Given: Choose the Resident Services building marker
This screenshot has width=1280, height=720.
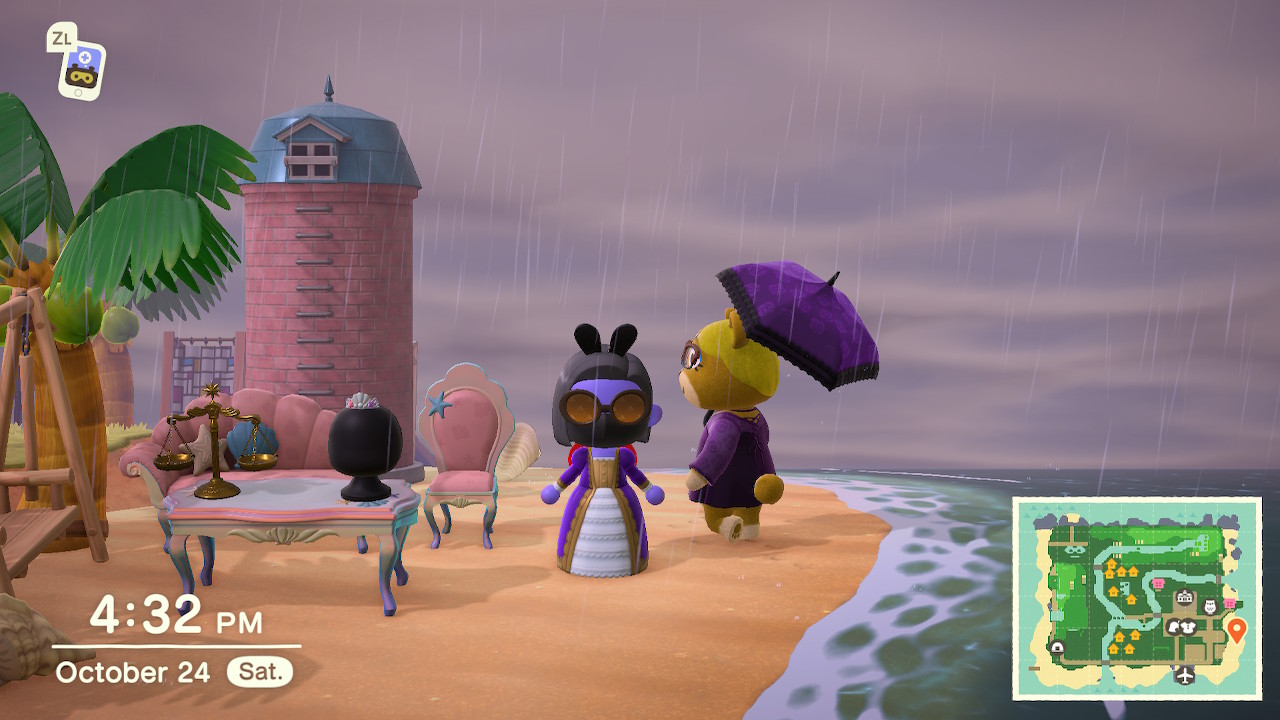Looking at the screenshot, I should (x=1185, y=599).
